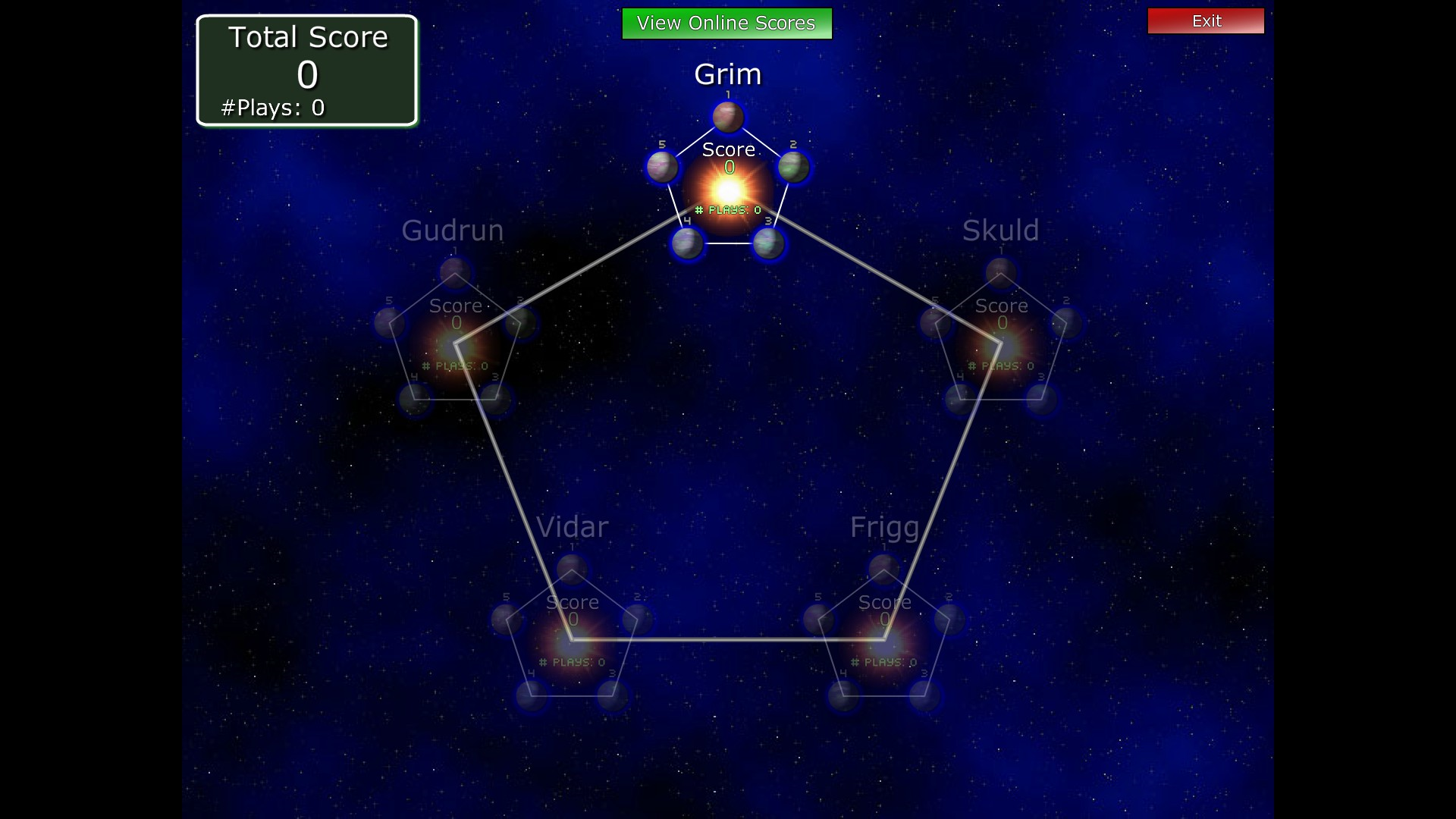Pick the Frigg system's sun
The image size is (1456, 819).
point(884,642)
